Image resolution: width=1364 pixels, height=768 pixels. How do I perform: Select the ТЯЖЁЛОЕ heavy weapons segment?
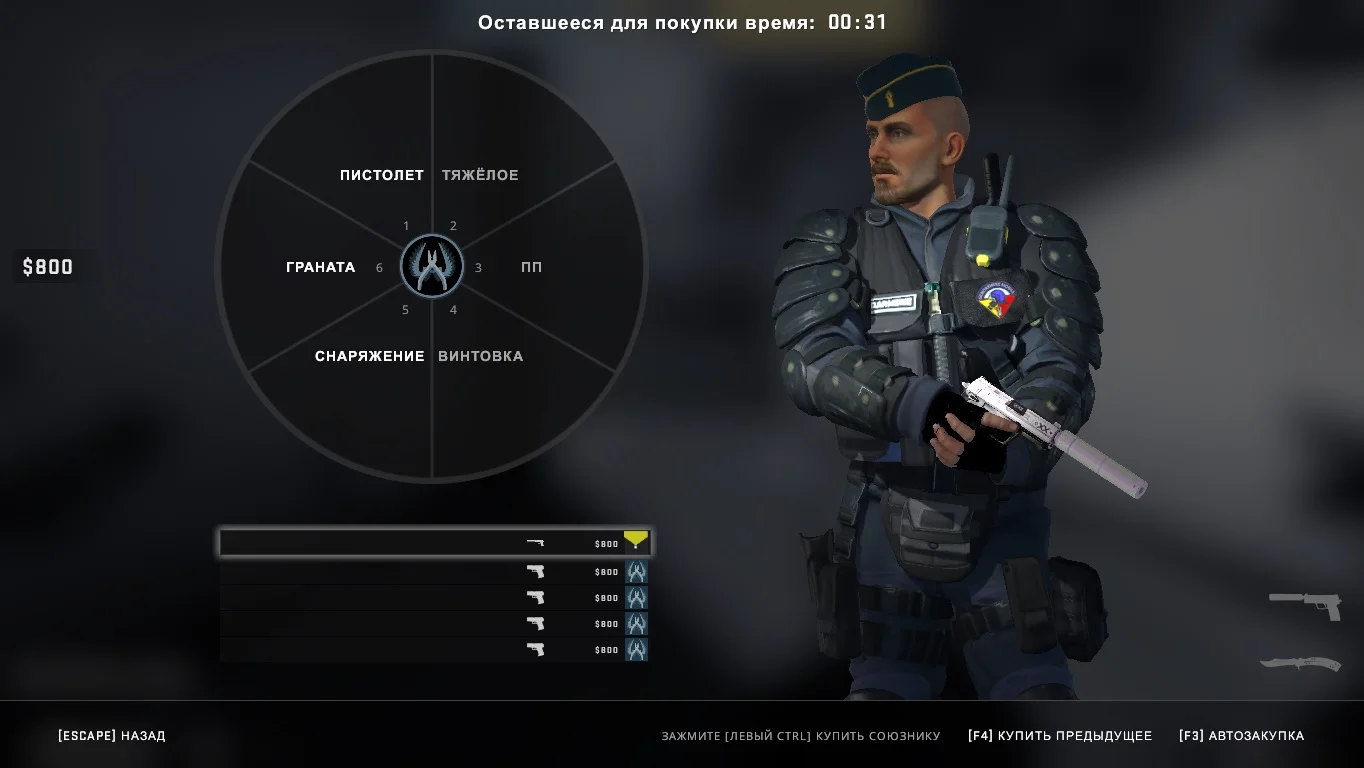click(x=480, y=175)
